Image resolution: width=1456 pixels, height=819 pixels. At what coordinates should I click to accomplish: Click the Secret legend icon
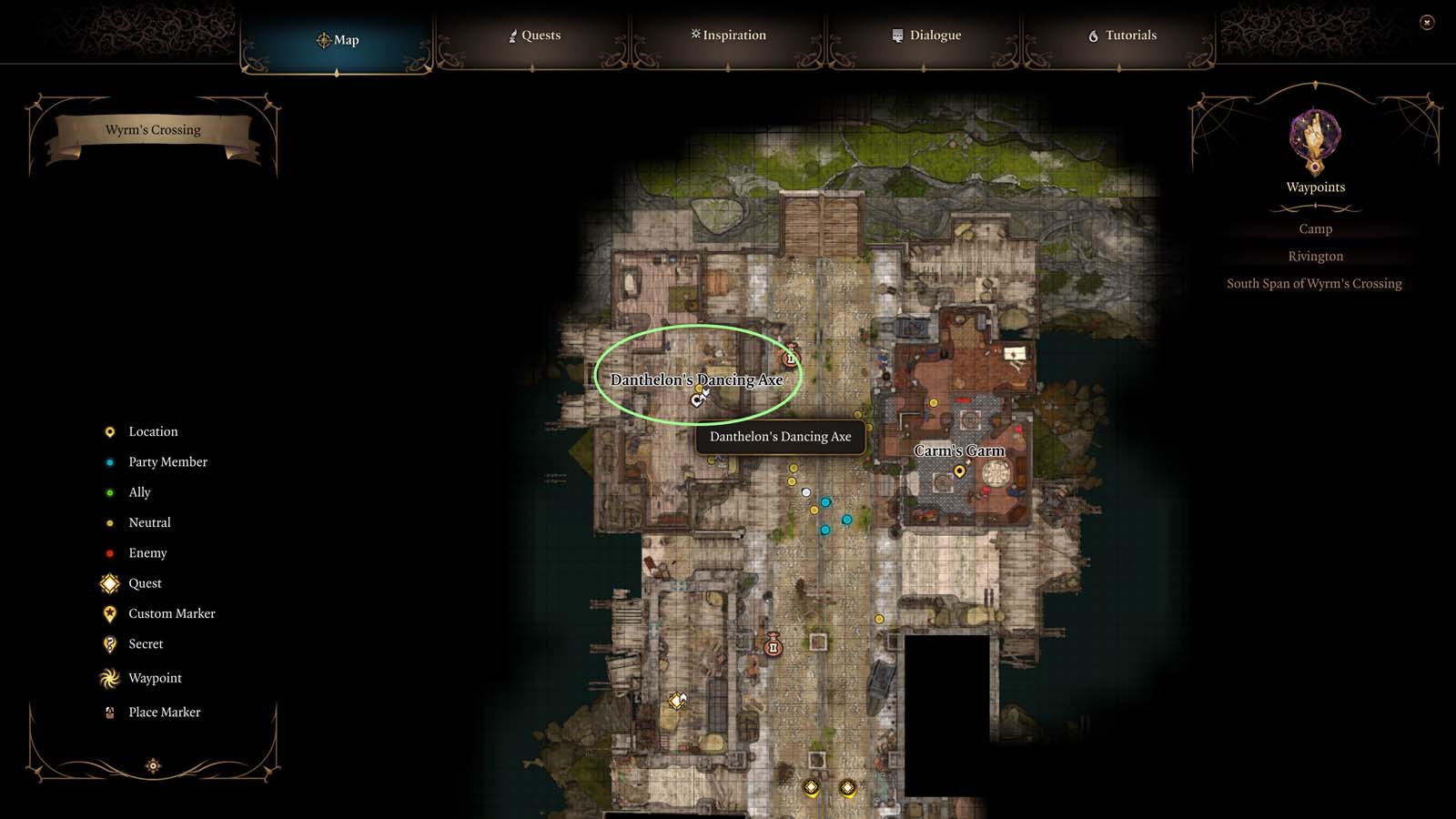pyautogui.click(x=109, y=643)
